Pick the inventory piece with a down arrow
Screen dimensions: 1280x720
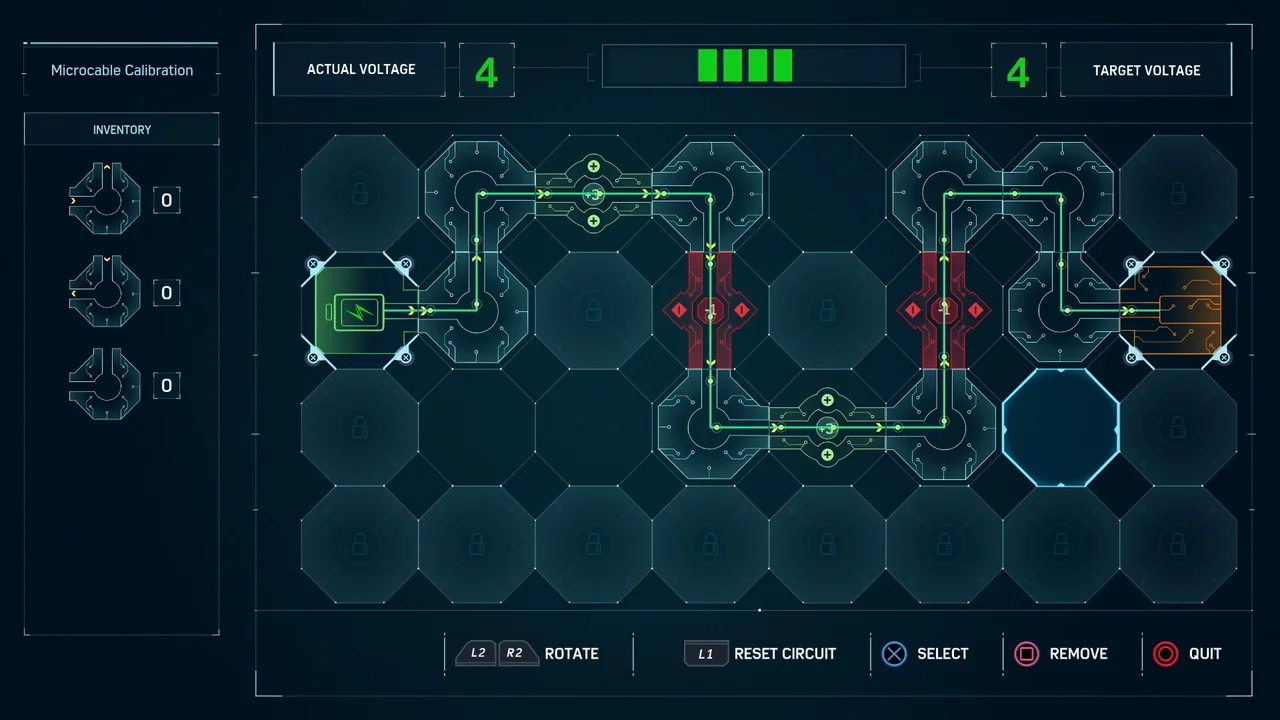[105, 292]
